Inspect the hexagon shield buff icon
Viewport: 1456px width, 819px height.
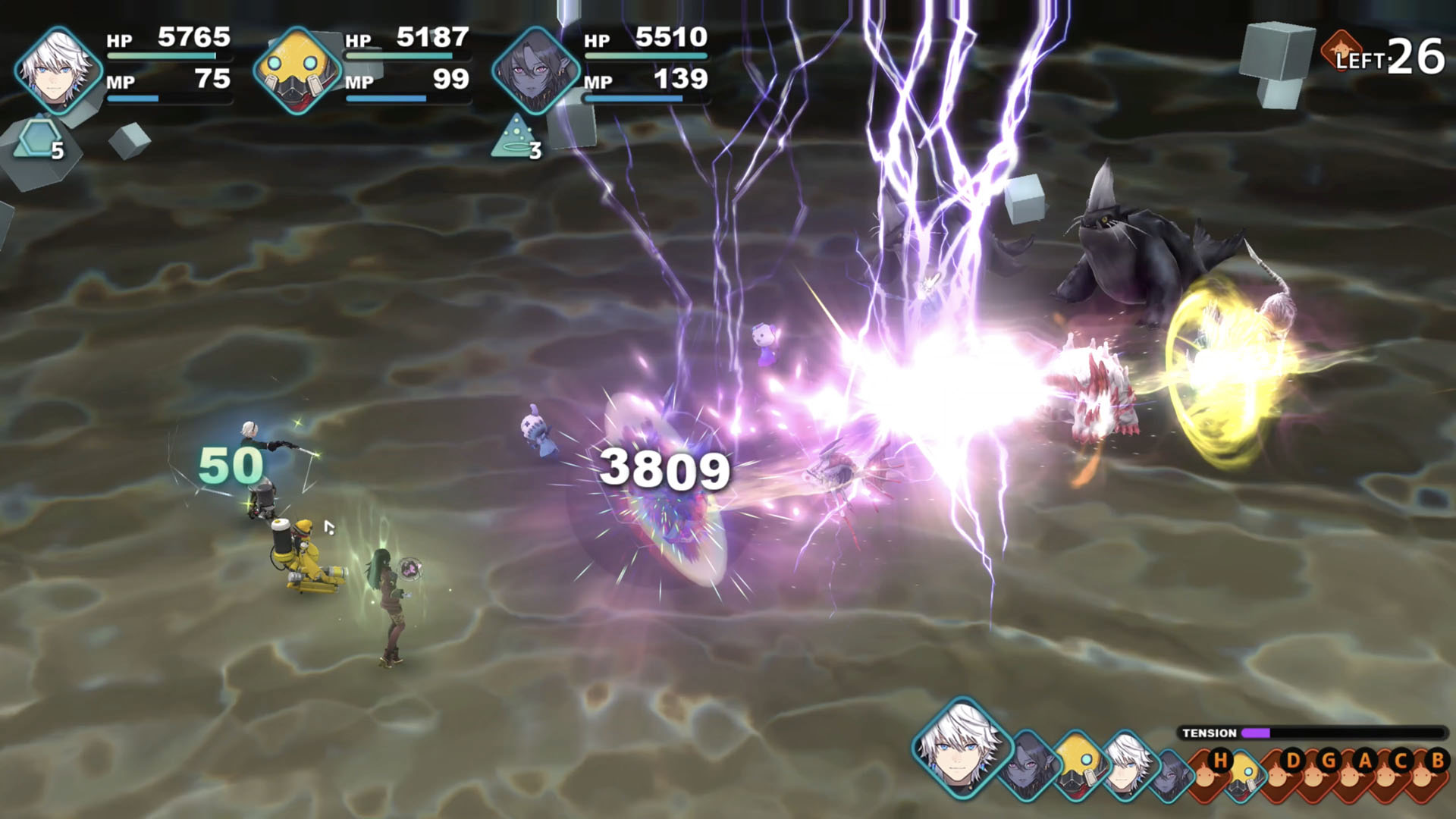[x=36, y=140]
